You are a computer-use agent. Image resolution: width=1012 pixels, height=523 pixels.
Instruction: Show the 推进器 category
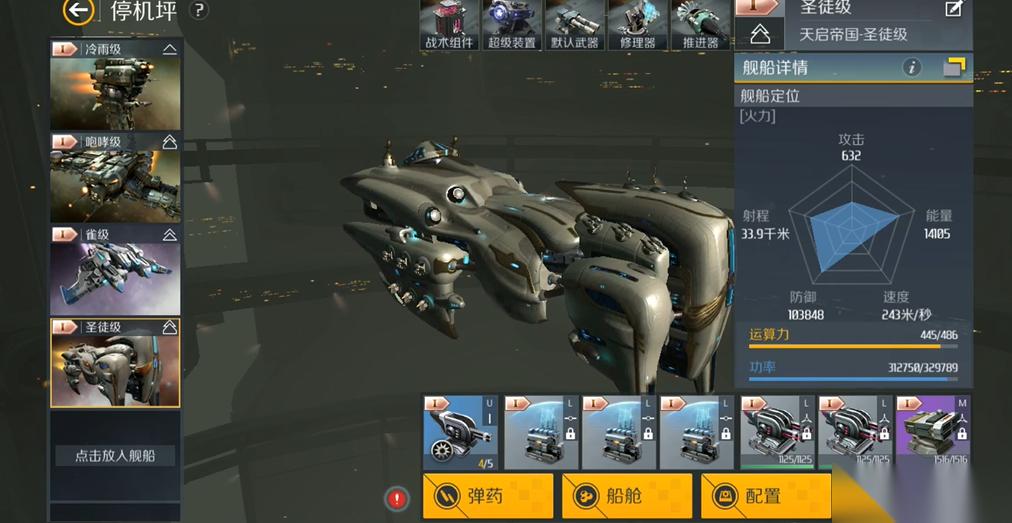tap(700, 26)
